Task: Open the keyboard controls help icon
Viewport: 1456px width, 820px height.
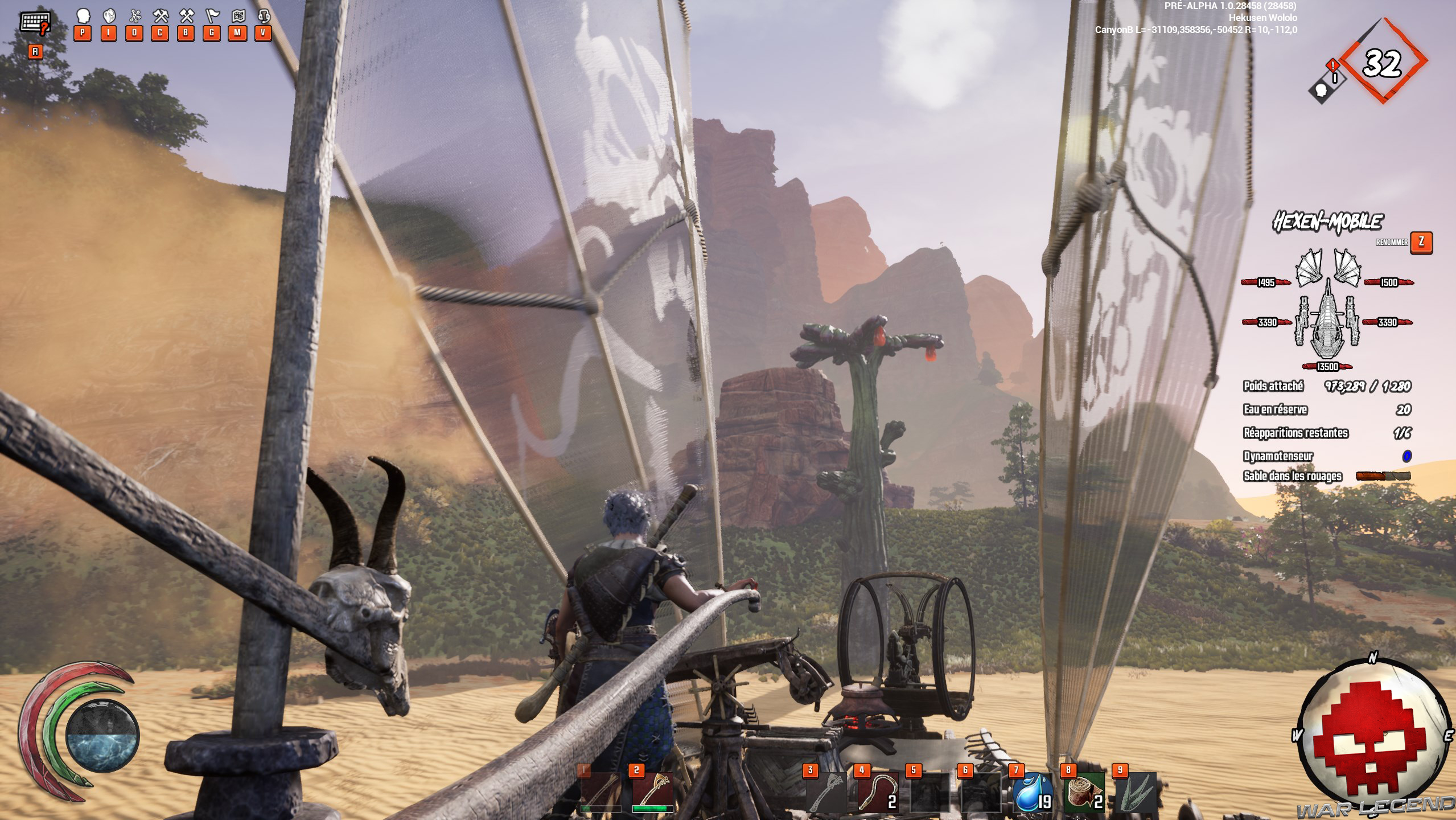Action: coord(34,23)
